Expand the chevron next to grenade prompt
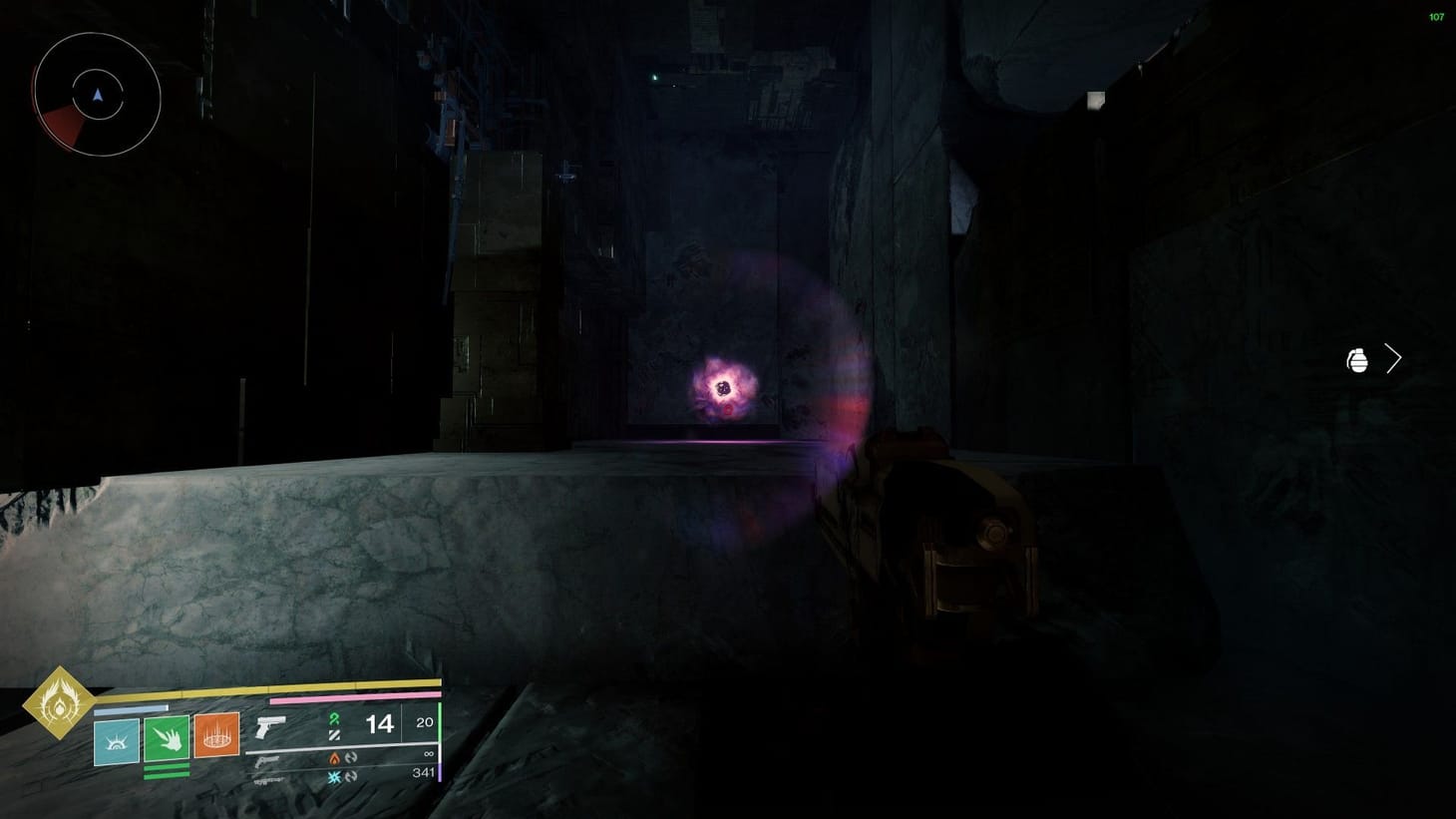This screenshot has height=819, width=1456. coord(1393,357)
